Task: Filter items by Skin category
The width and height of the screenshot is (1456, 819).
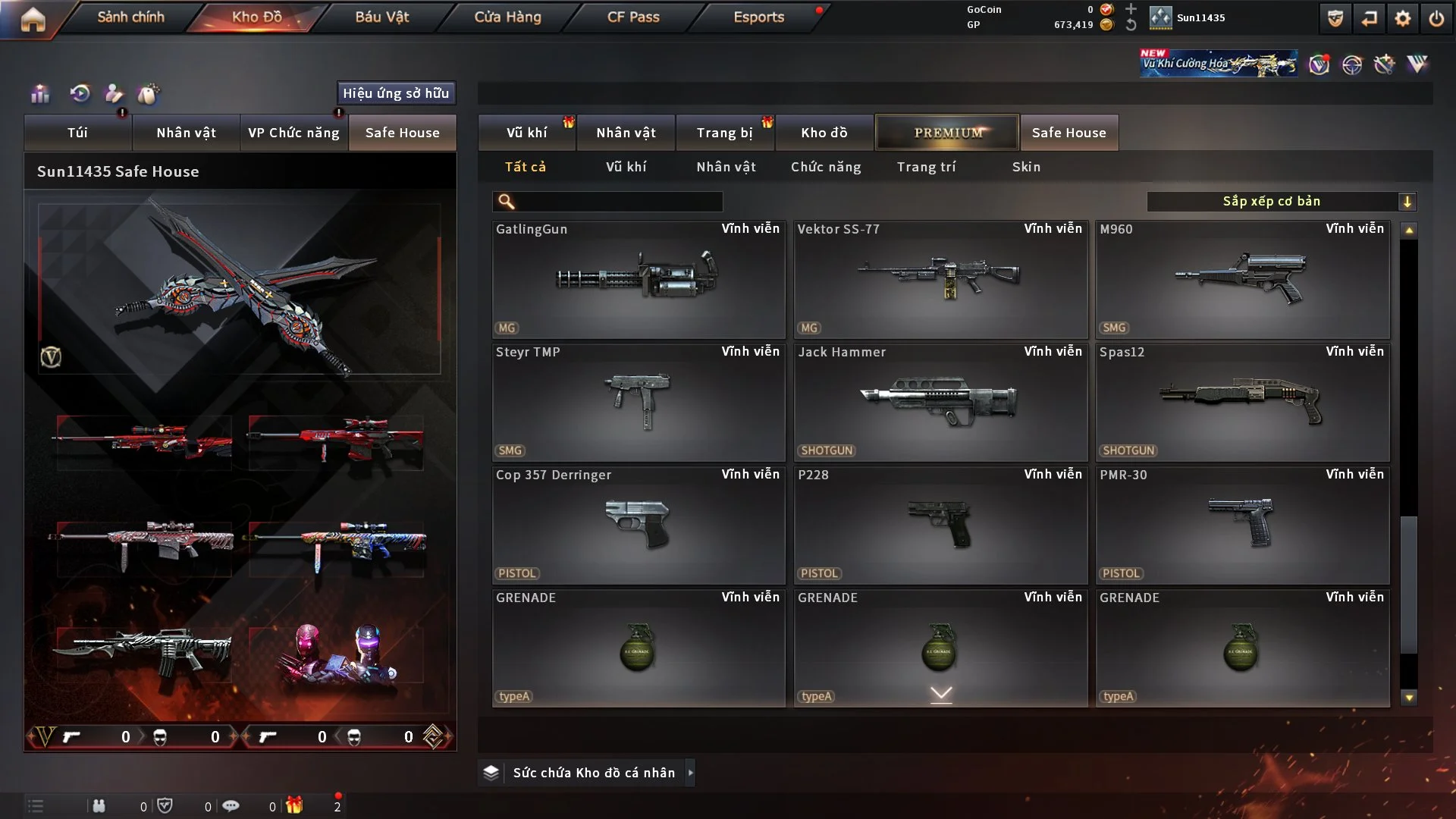Action: pyautogui.click(x=1026, y=167)
